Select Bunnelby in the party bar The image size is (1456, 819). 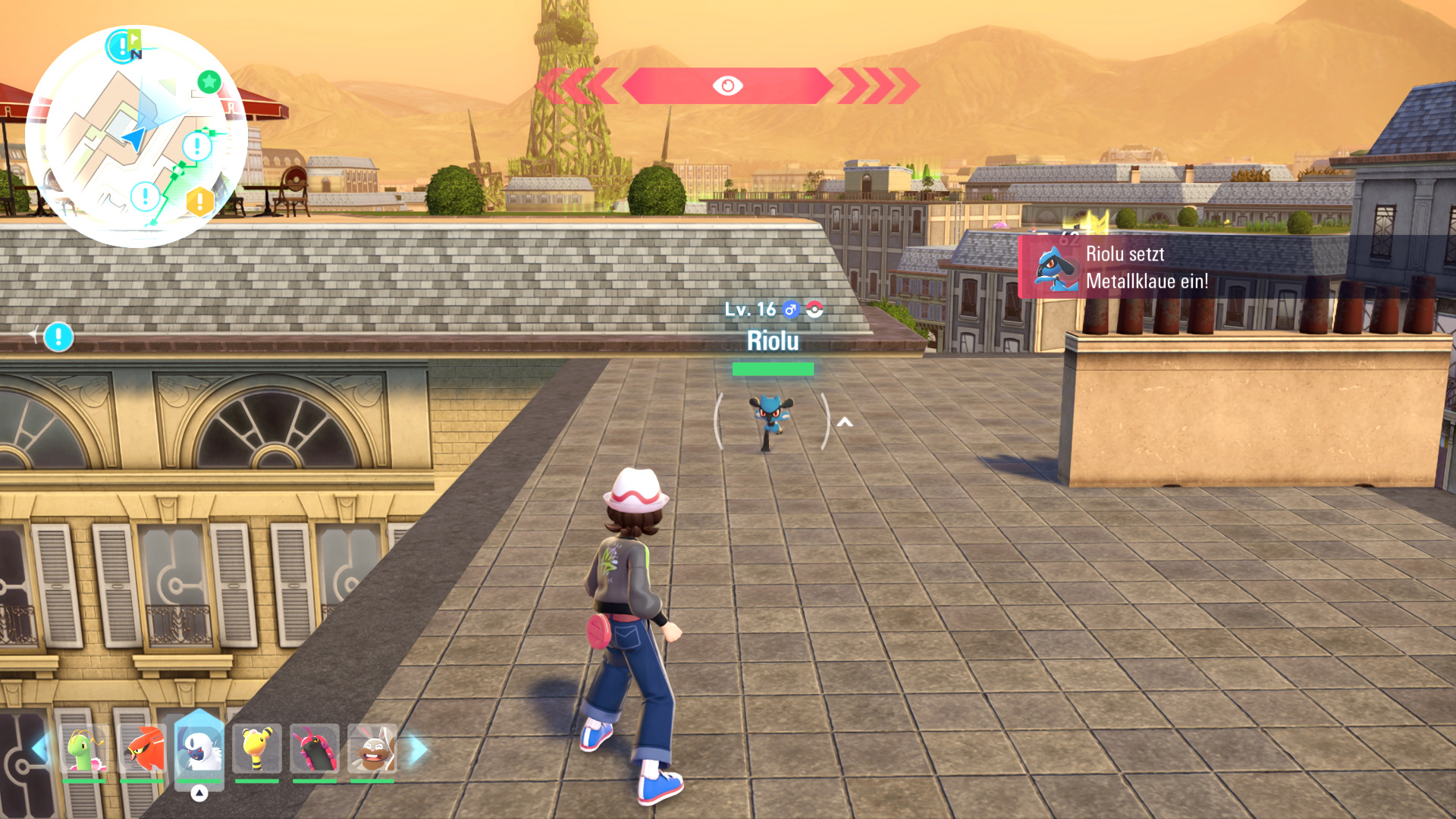pyautogui.click(x=372, y=748)
